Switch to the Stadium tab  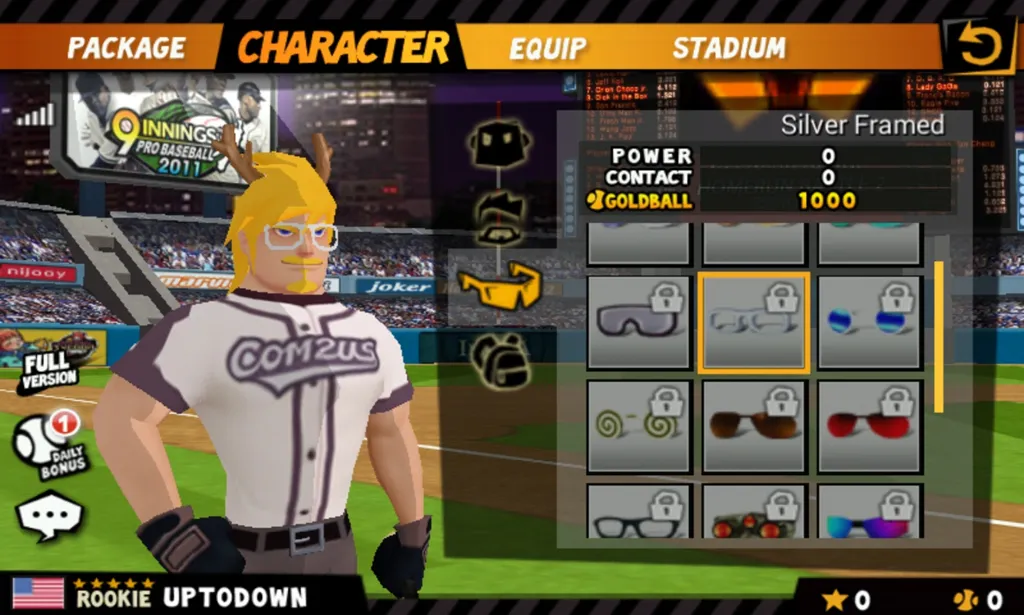tap(729, 48)
